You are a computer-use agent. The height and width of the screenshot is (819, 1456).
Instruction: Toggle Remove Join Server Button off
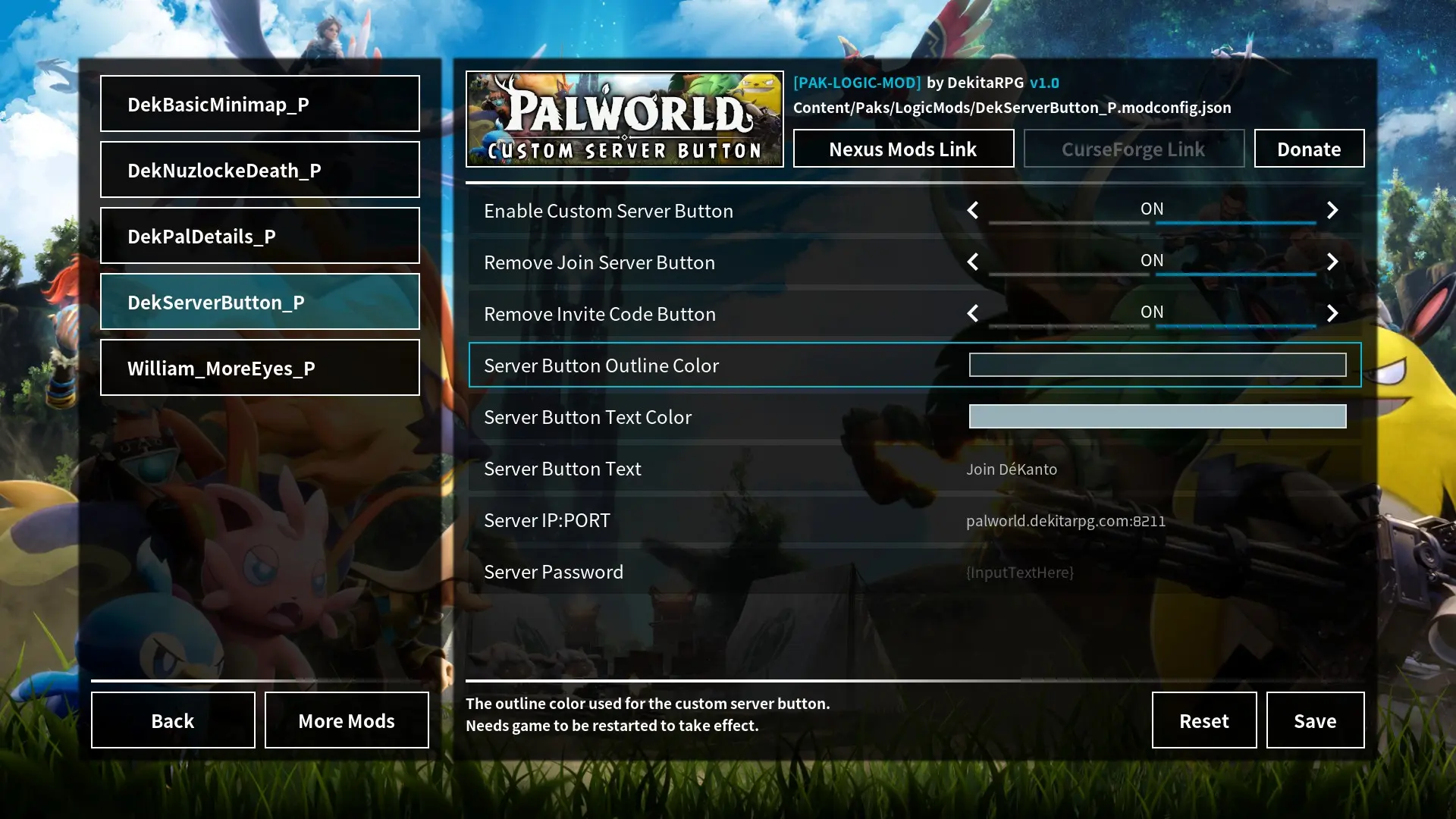[x=1152, y=262]
